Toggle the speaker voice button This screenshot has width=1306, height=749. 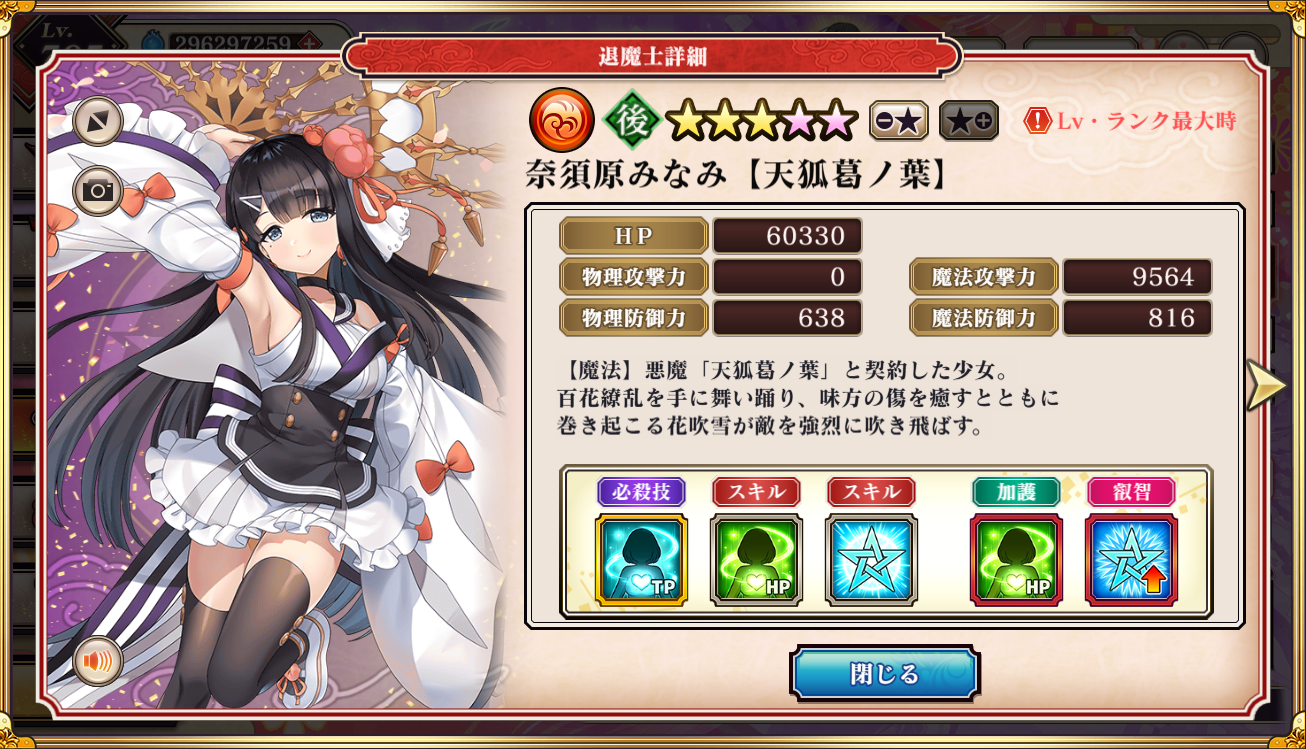98,662
